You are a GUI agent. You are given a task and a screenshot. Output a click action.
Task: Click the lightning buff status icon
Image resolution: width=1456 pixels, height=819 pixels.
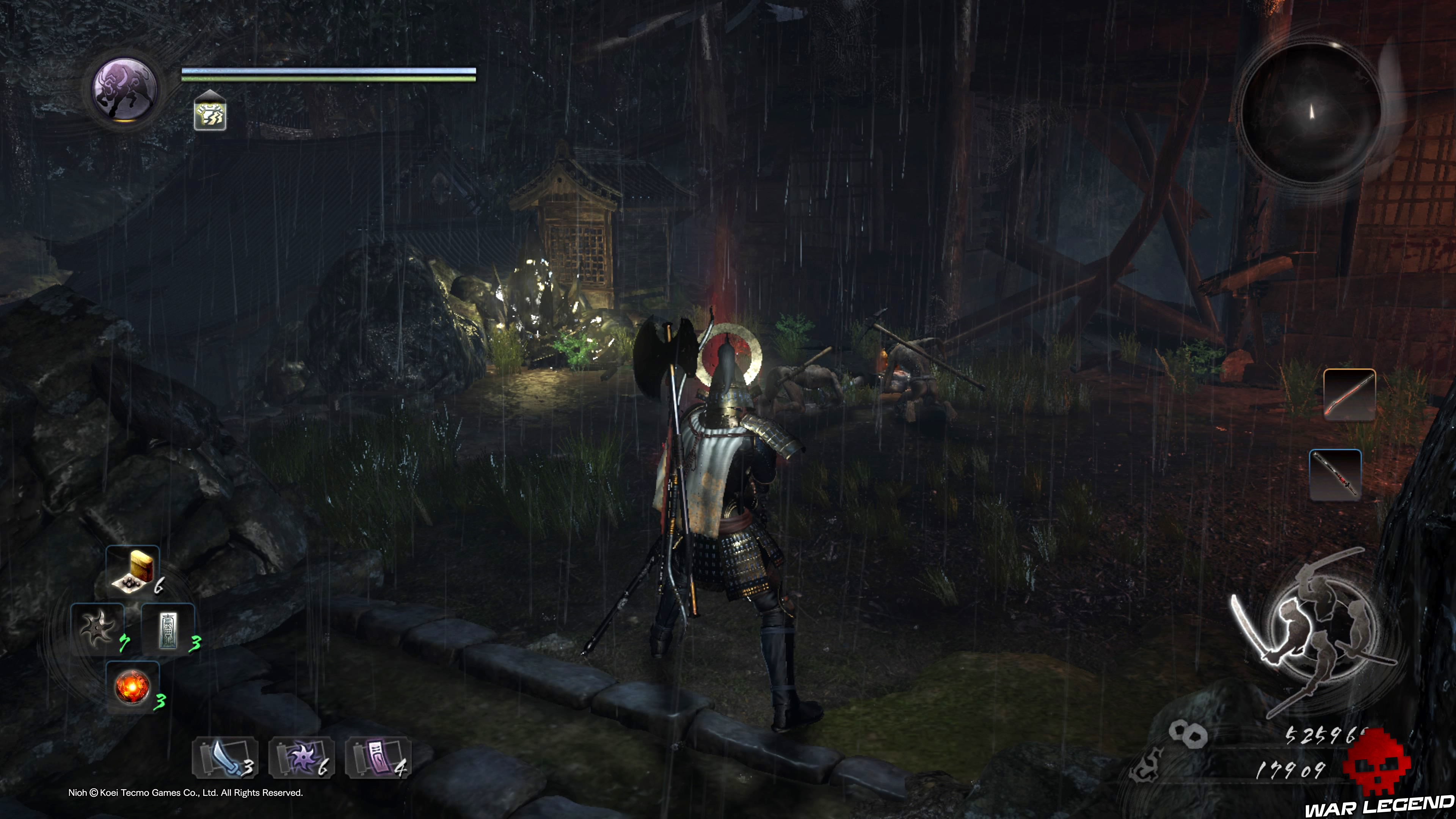[x=210, y=114]
